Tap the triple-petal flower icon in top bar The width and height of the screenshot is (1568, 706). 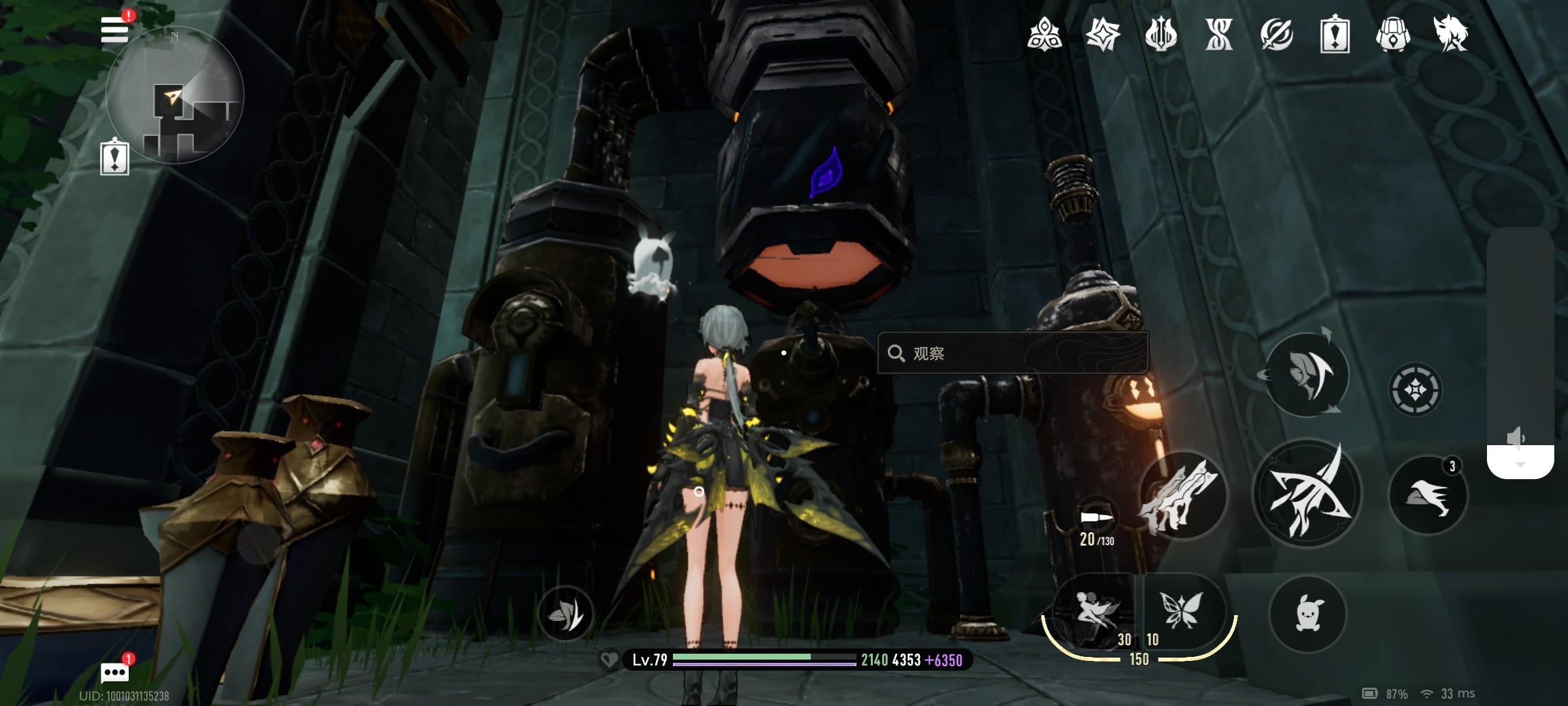[1044, 33]
